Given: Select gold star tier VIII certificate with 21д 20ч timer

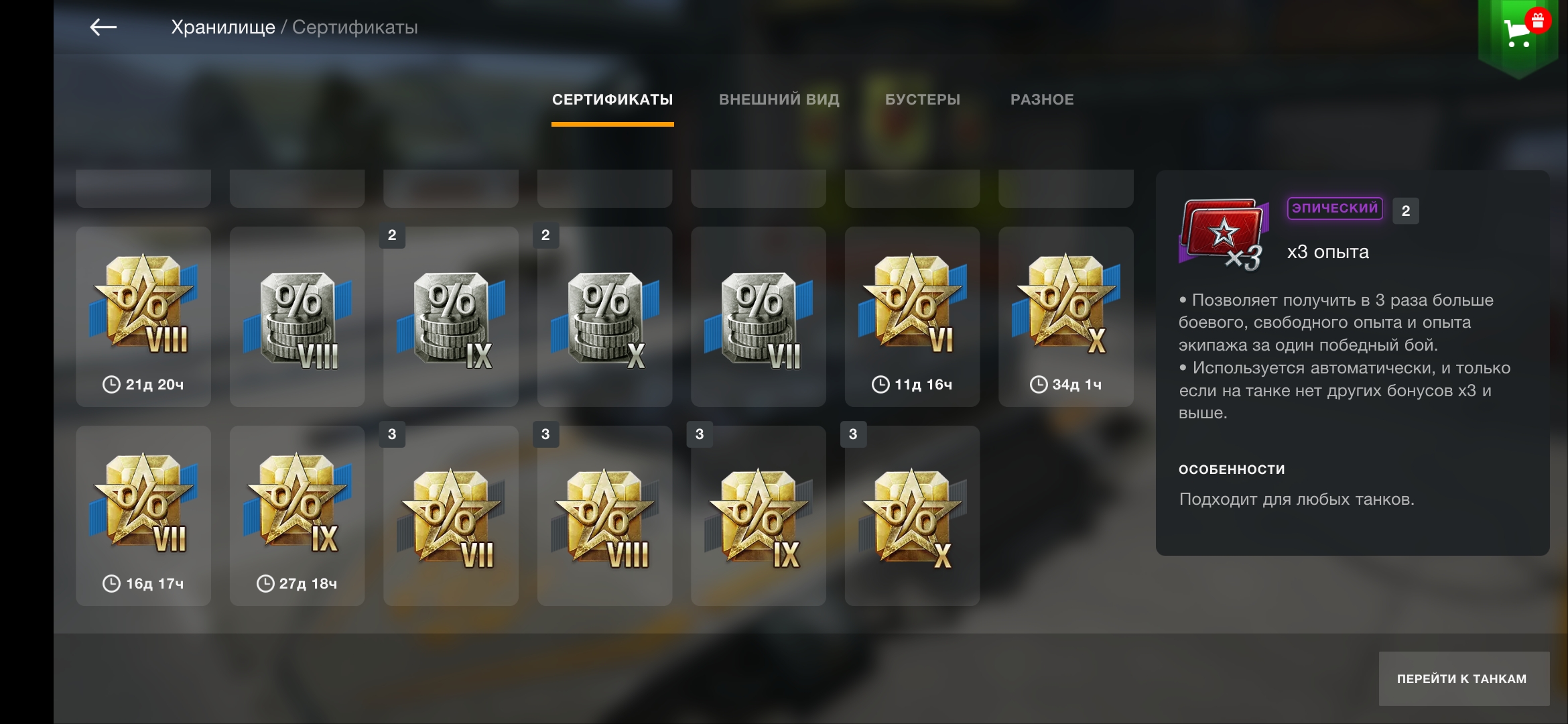Looking at the screenshot, I should pos(143,316).
